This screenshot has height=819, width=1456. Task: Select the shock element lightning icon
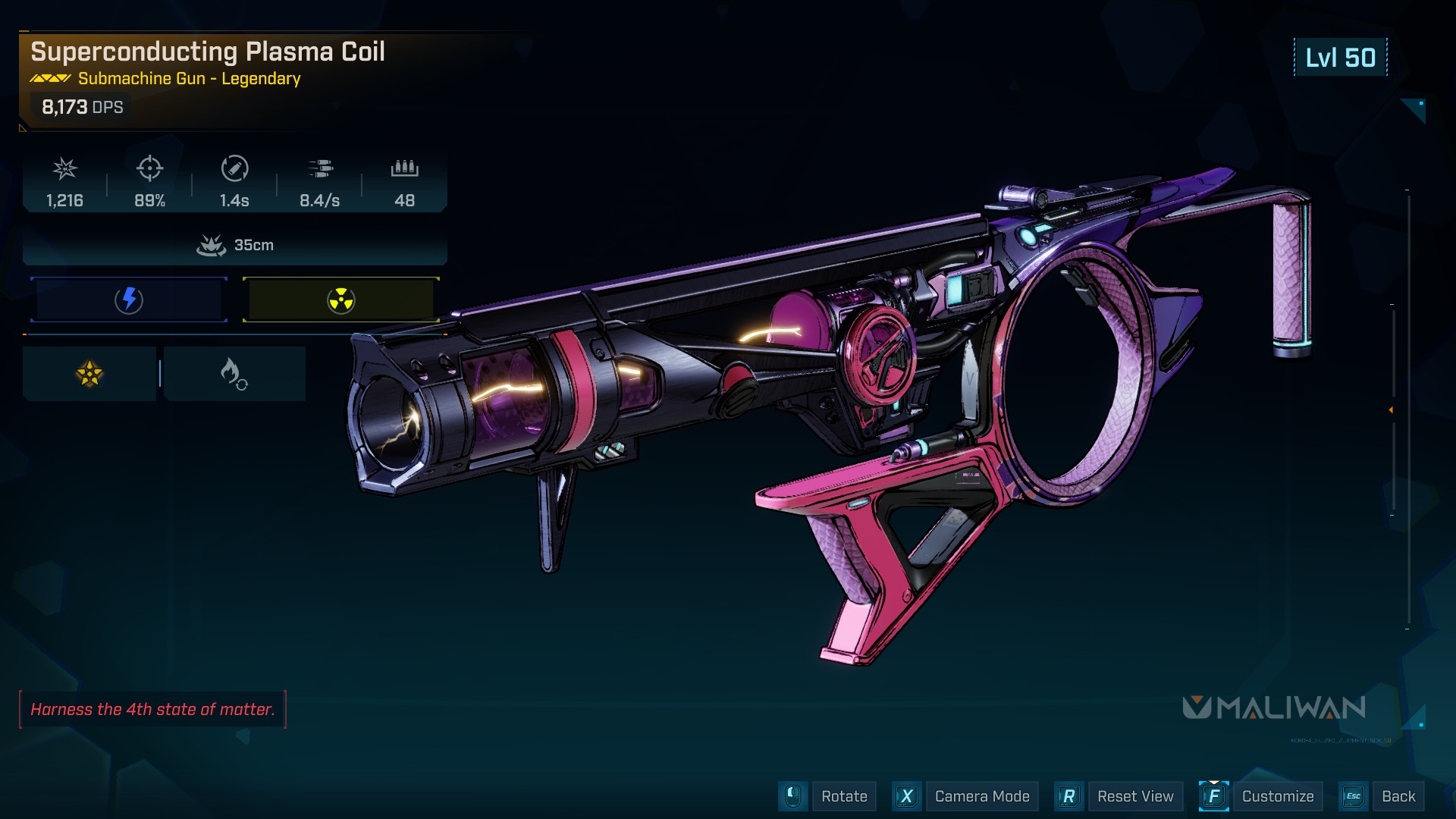pos(129,300)
